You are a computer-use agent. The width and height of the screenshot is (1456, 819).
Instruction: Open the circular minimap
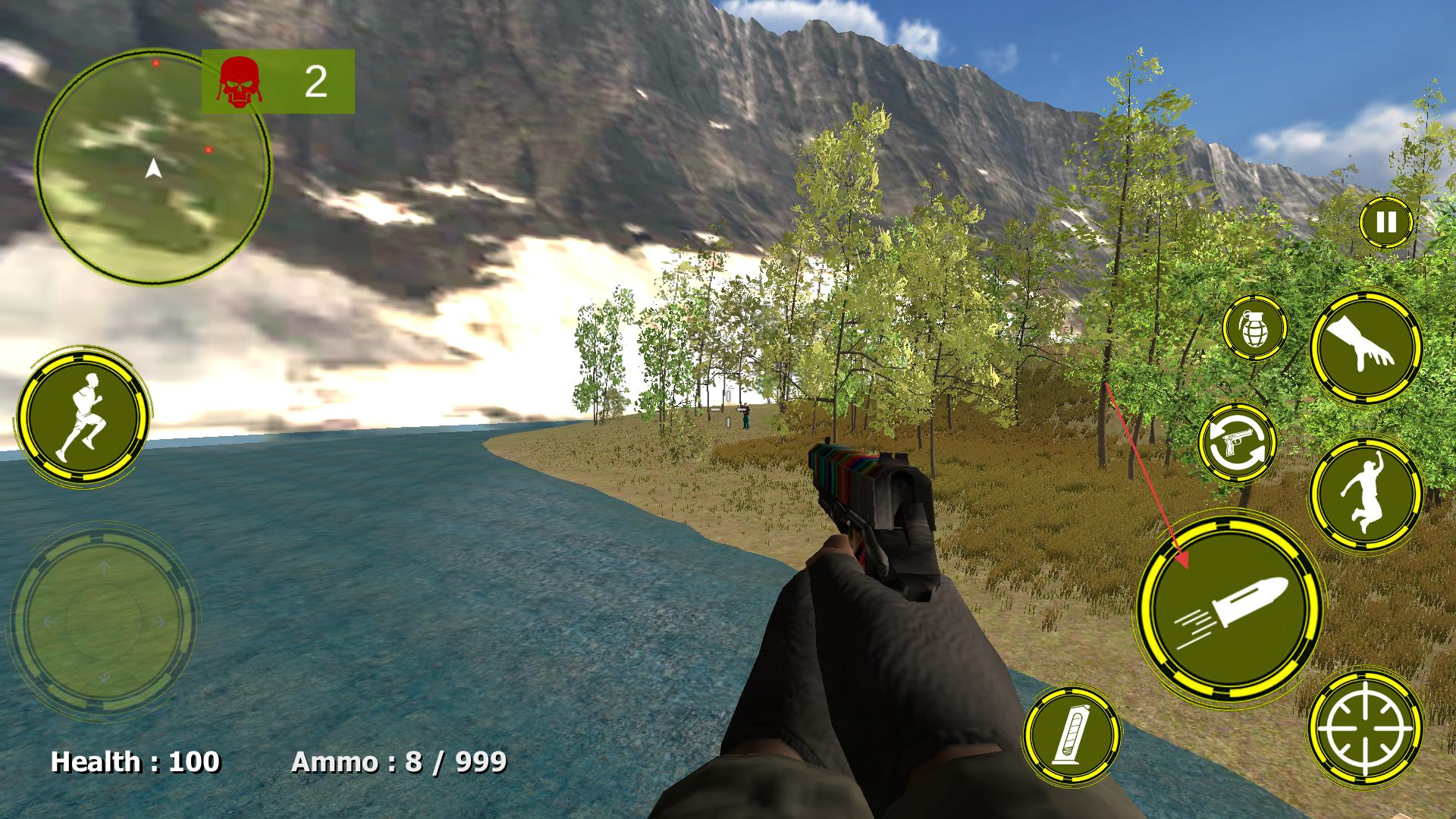point(153,168)
